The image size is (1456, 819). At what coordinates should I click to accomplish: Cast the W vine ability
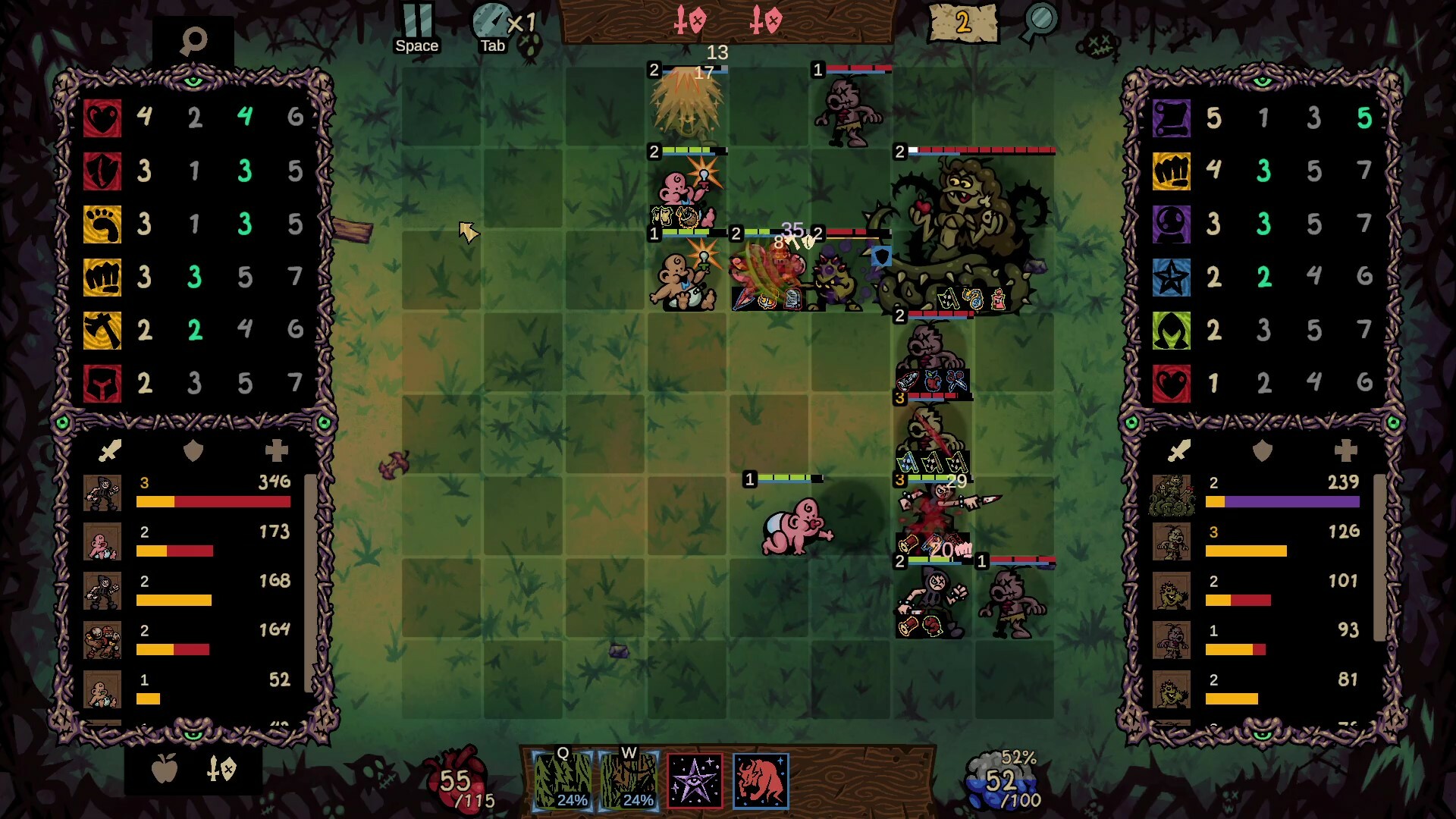[628, 782]
